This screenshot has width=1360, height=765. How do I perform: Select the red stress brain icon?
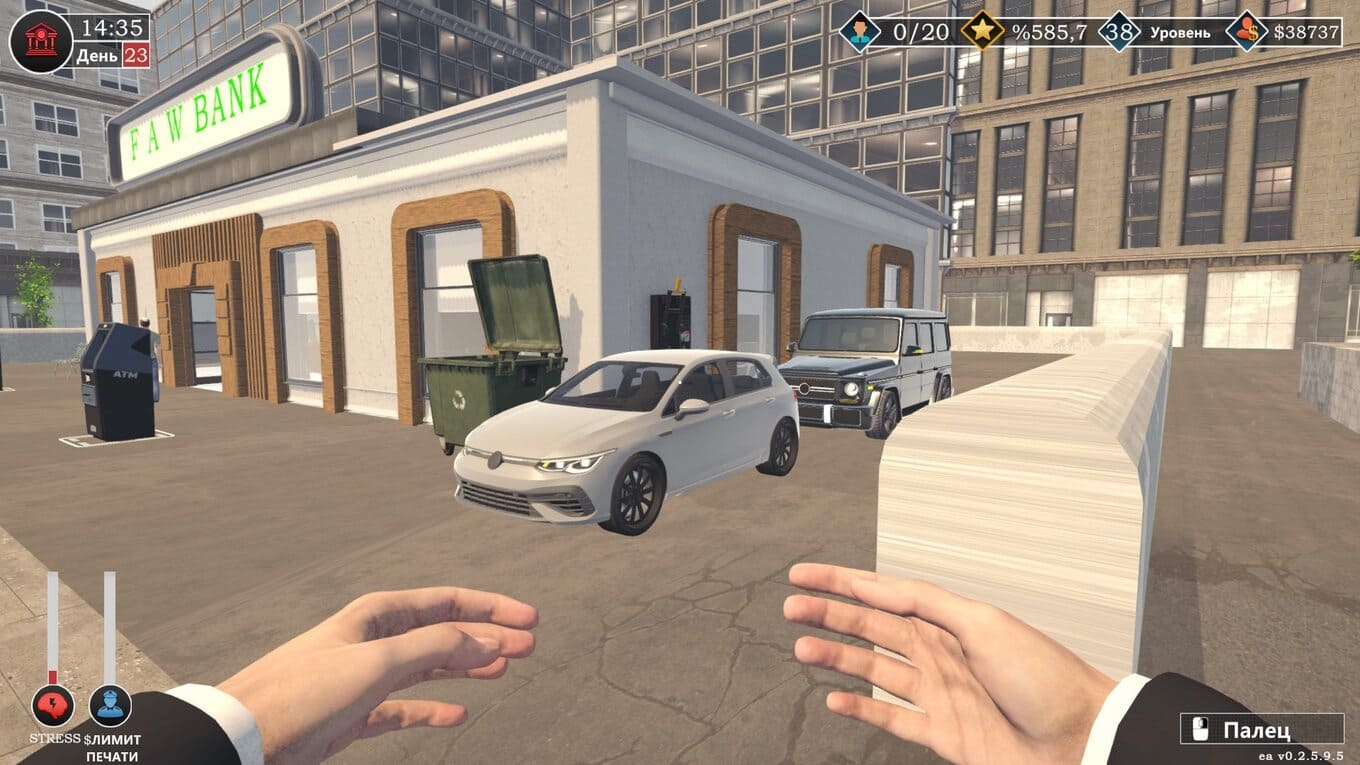point(52,705)
